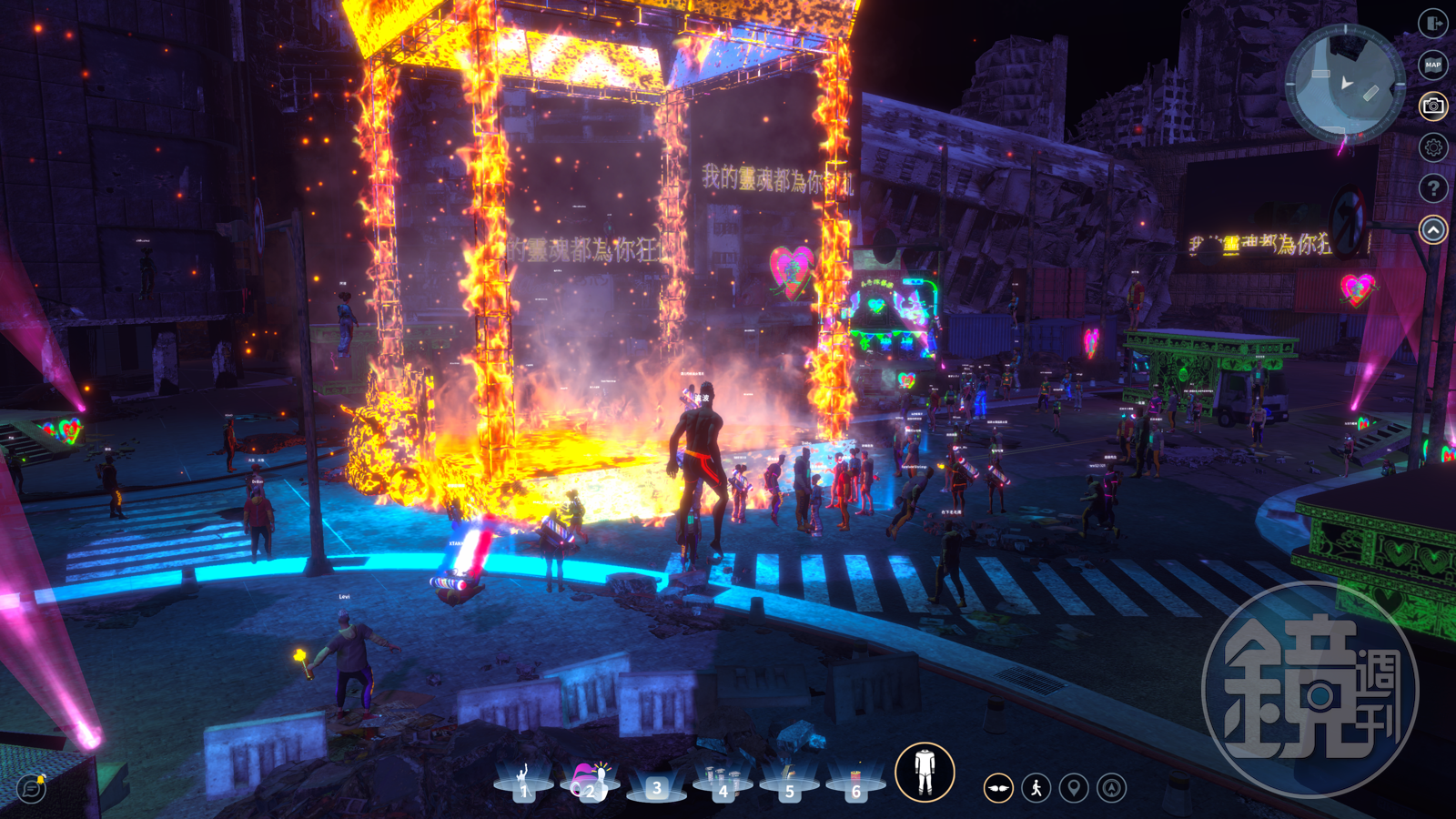Pick hotbar slot 5 item
1456x819 pixels.
[789, 783]
